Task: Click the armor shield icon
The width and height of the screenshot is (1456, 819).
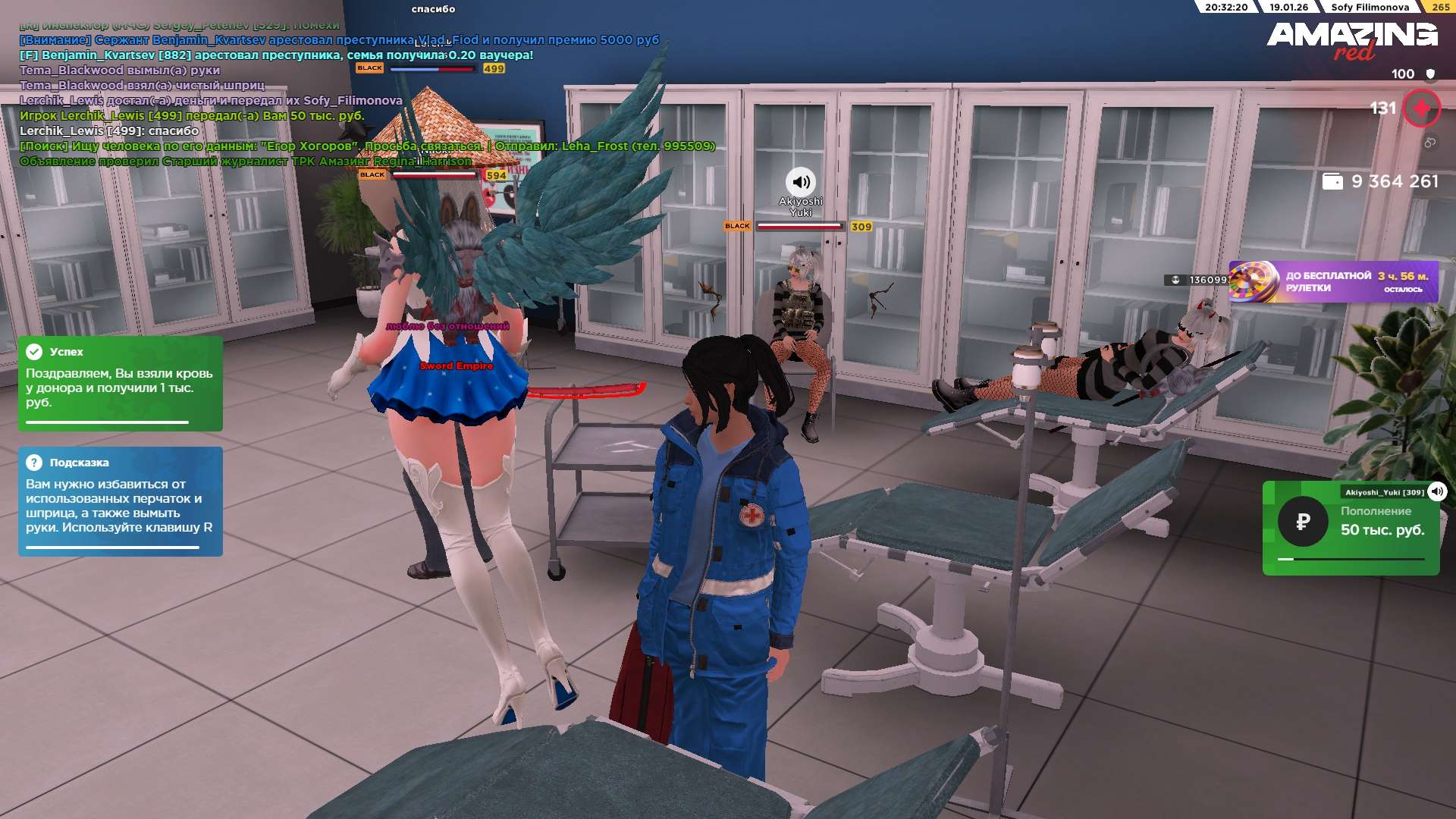Action: pyautogui.click(x=1430, y=74)
